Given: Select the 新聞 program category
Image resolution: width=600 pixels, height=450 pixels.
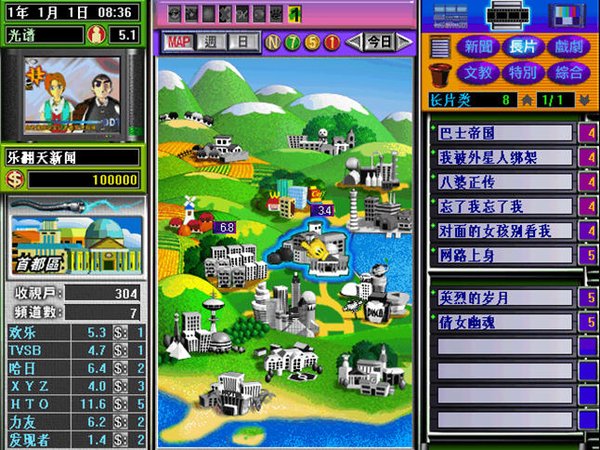Looking at the screenshot, I should 476,47.
